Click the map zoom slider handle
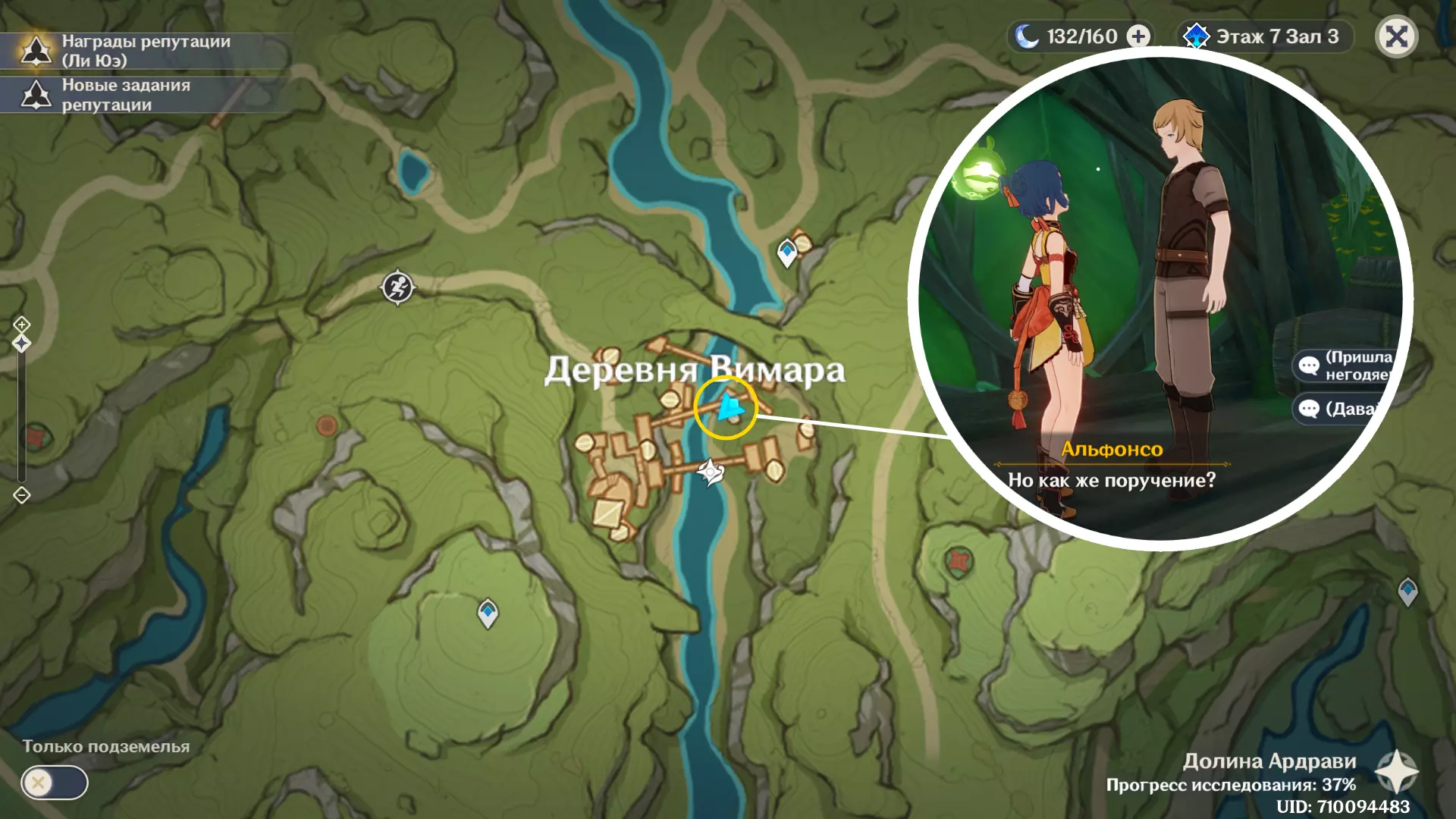This screenshot has width=1456, height=819. point(21,344)
